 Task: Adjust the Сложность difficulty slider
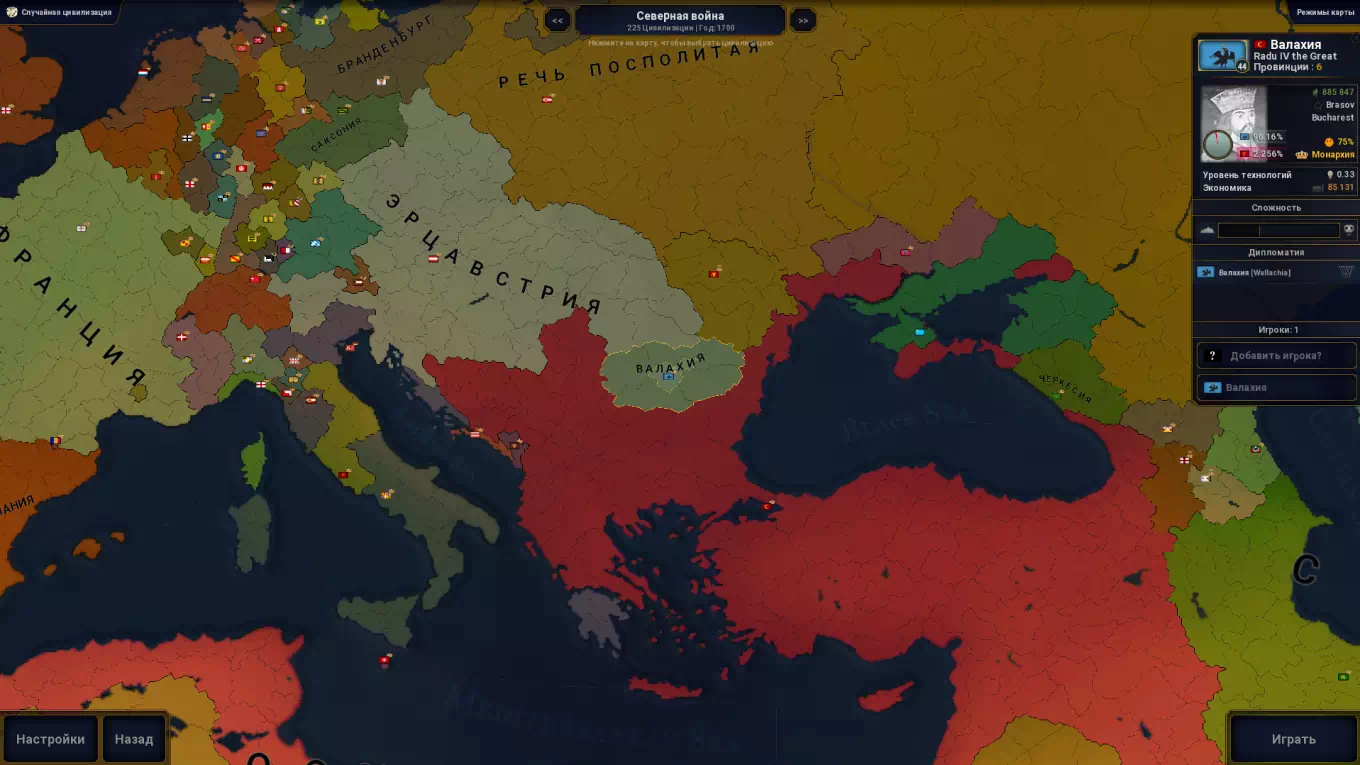click(x=1278, y=230)
